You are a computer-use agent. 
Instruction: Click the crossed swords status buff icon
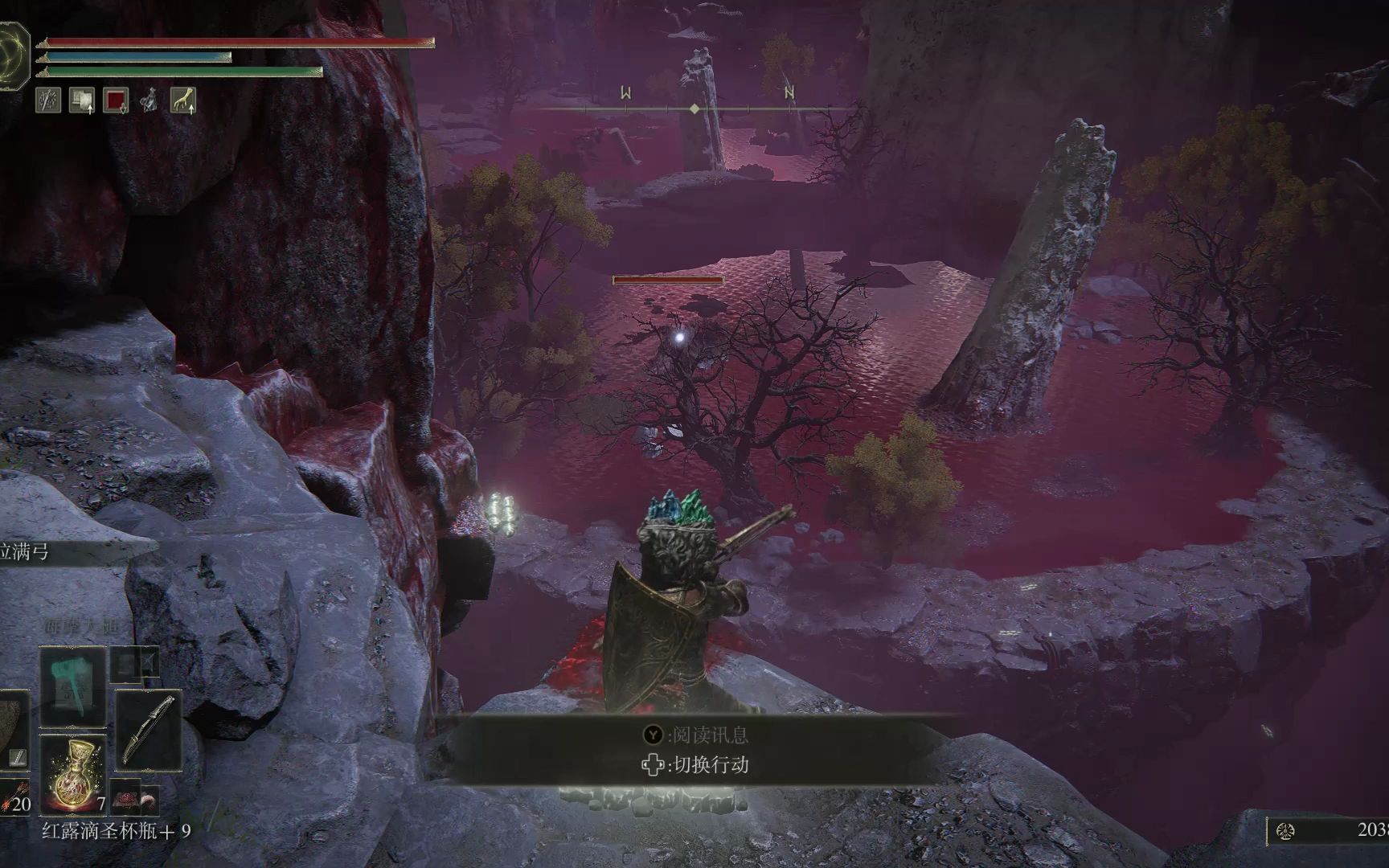point(48,100)
